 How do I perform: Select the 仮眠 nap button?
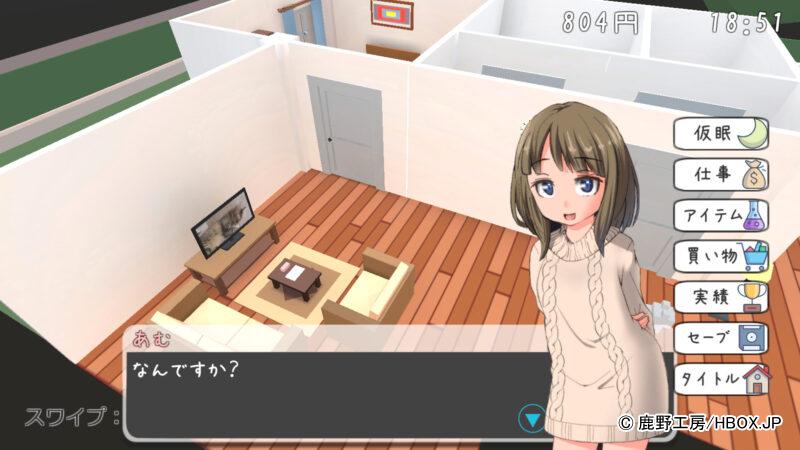[x=722, y=133]
